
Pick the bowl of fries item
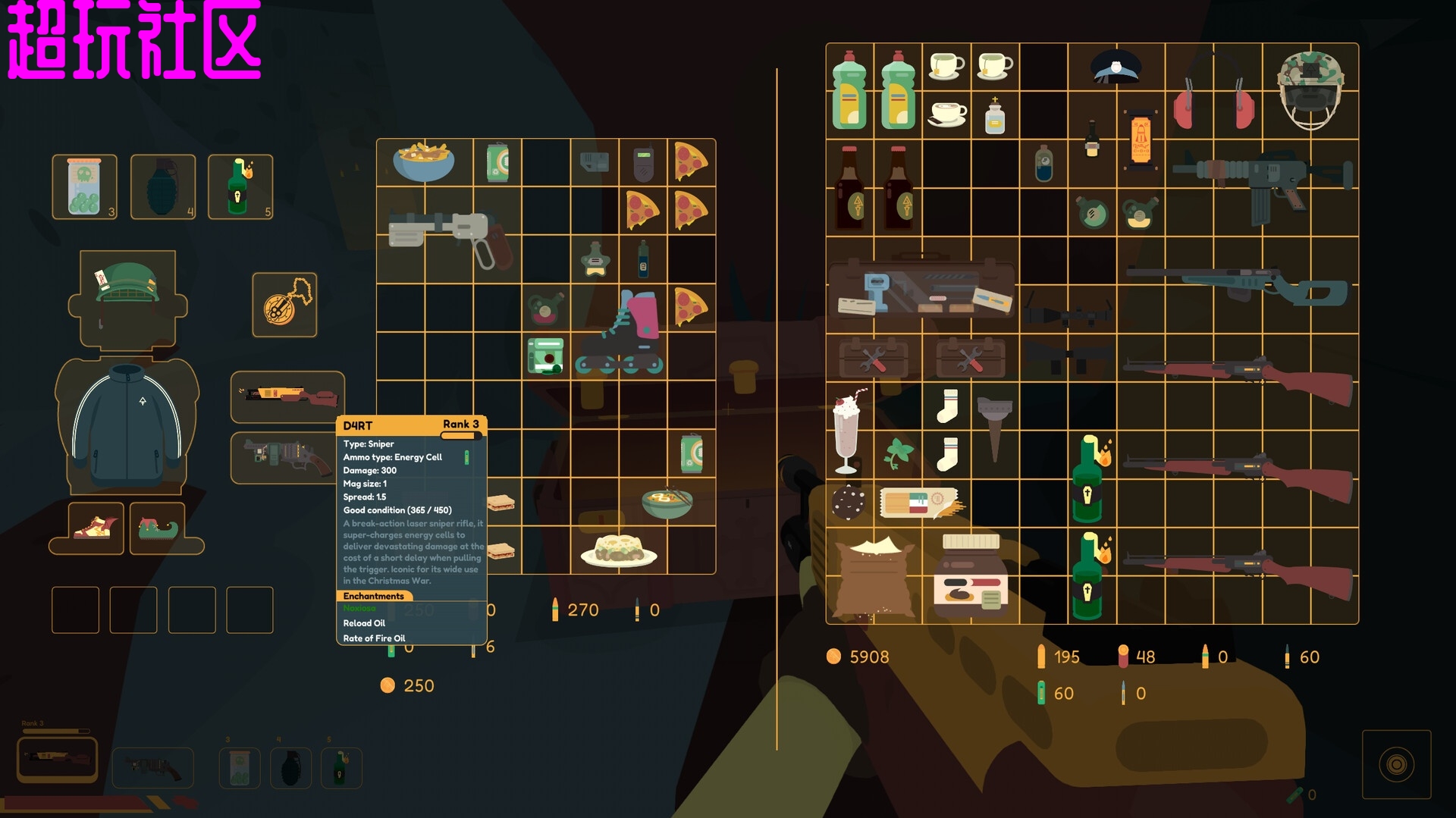pos(423,161)
